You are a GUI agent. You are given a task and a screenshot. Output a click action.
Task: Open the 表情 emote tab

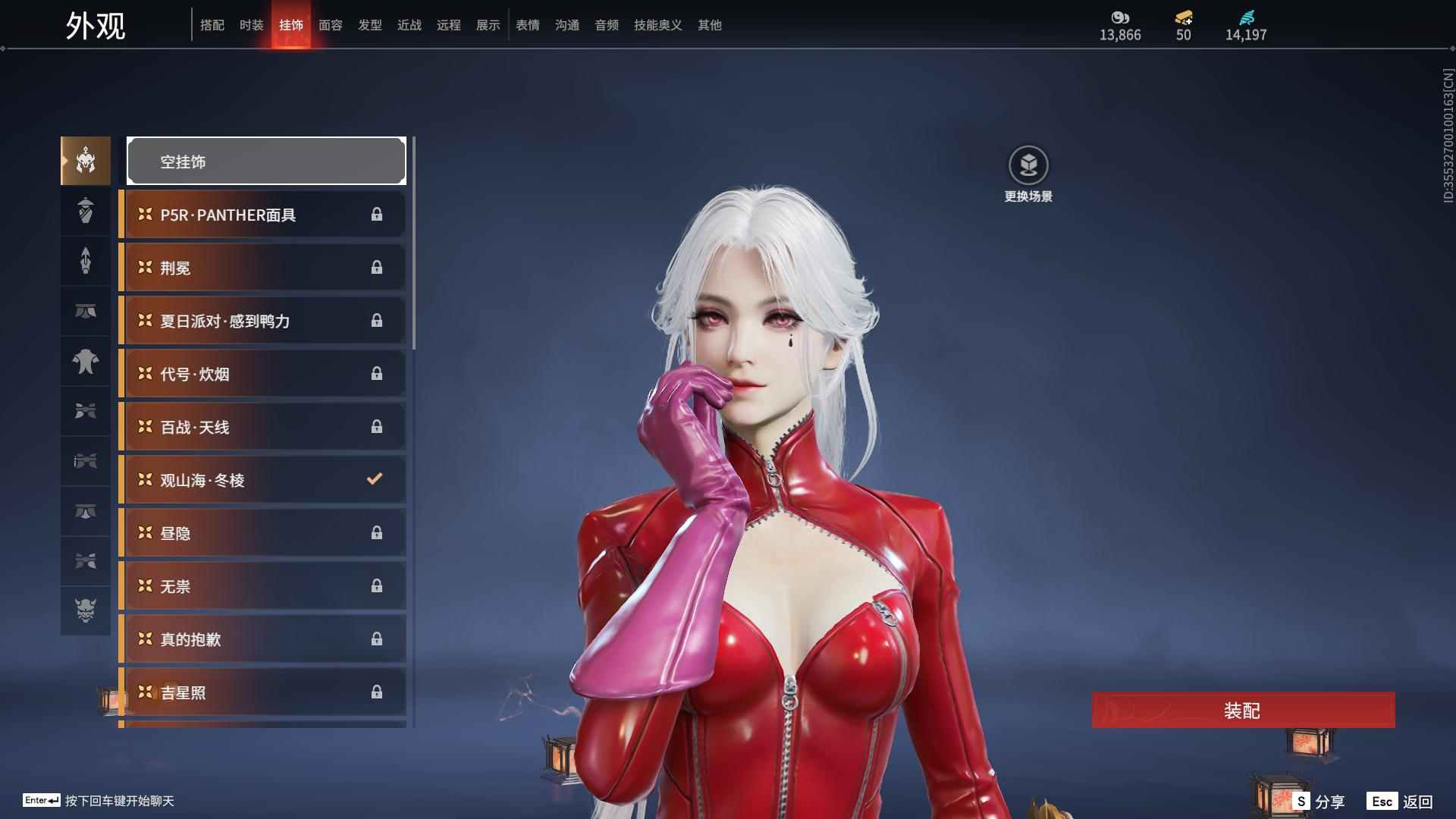(x=528, y=25)
